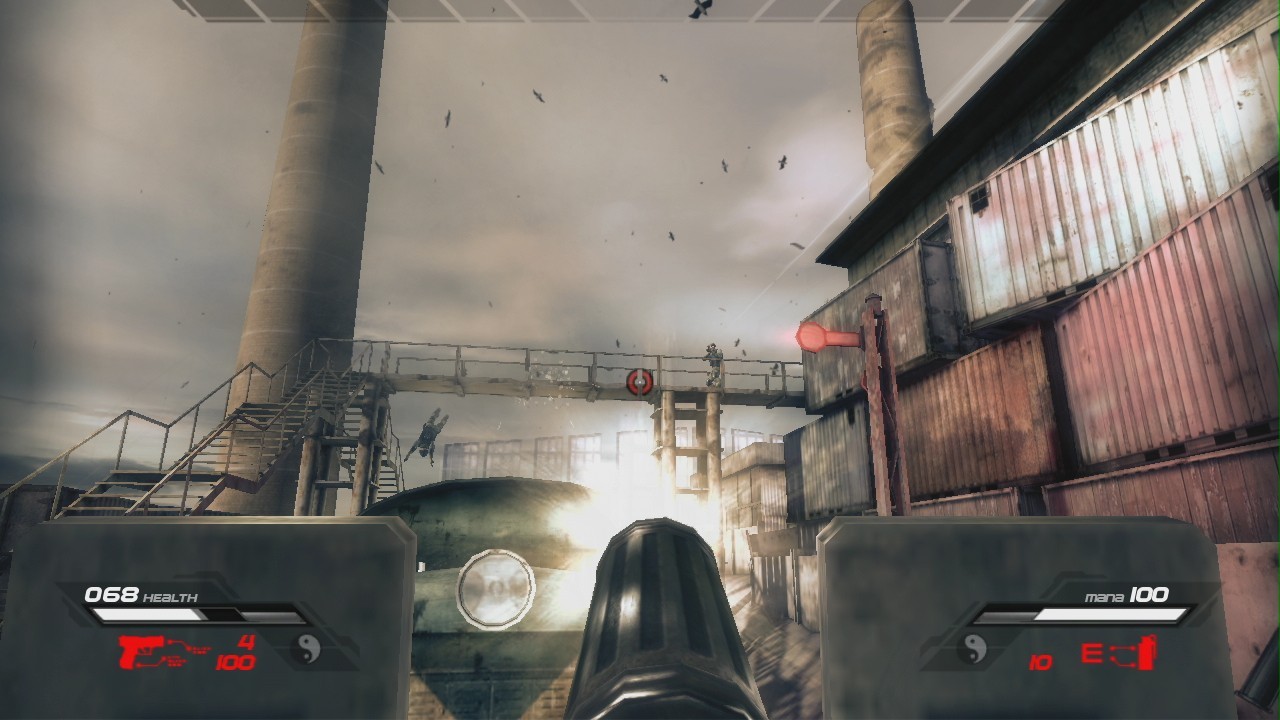
Task: Click the ammo count showing 4
Action: [245, 641]
